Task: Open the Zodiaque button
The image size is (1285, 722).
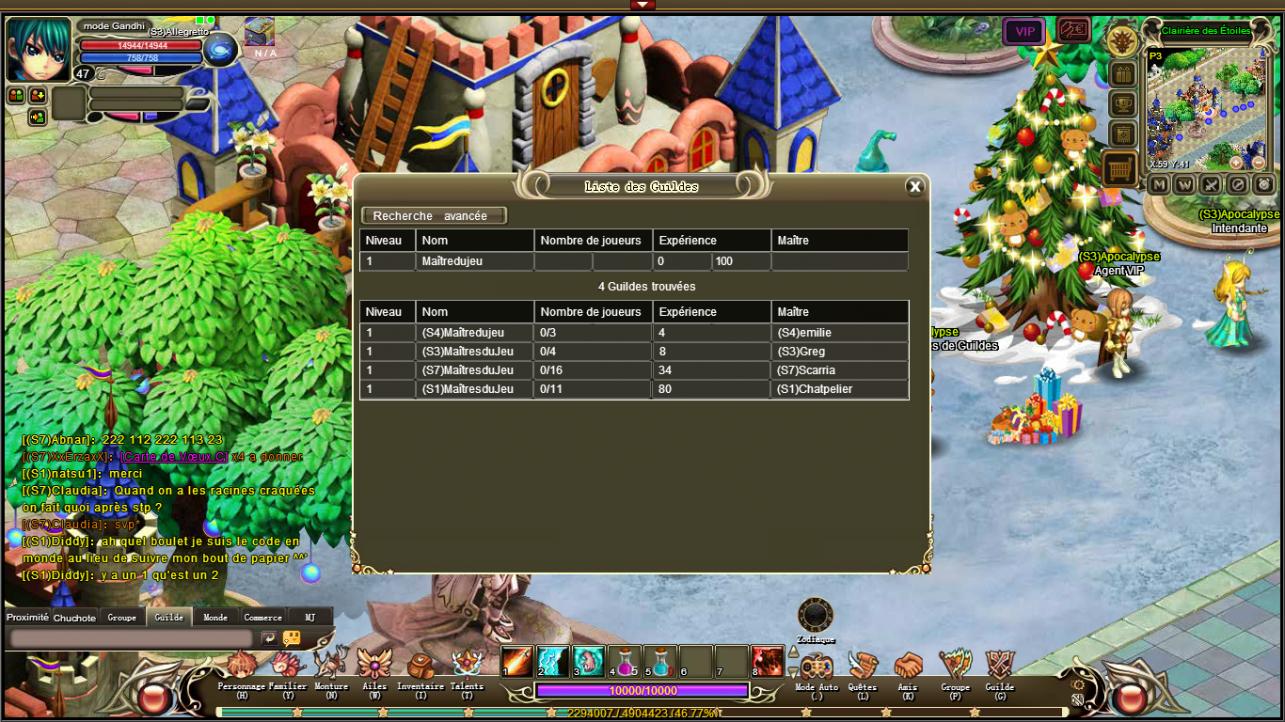Action: click(815, 616)
